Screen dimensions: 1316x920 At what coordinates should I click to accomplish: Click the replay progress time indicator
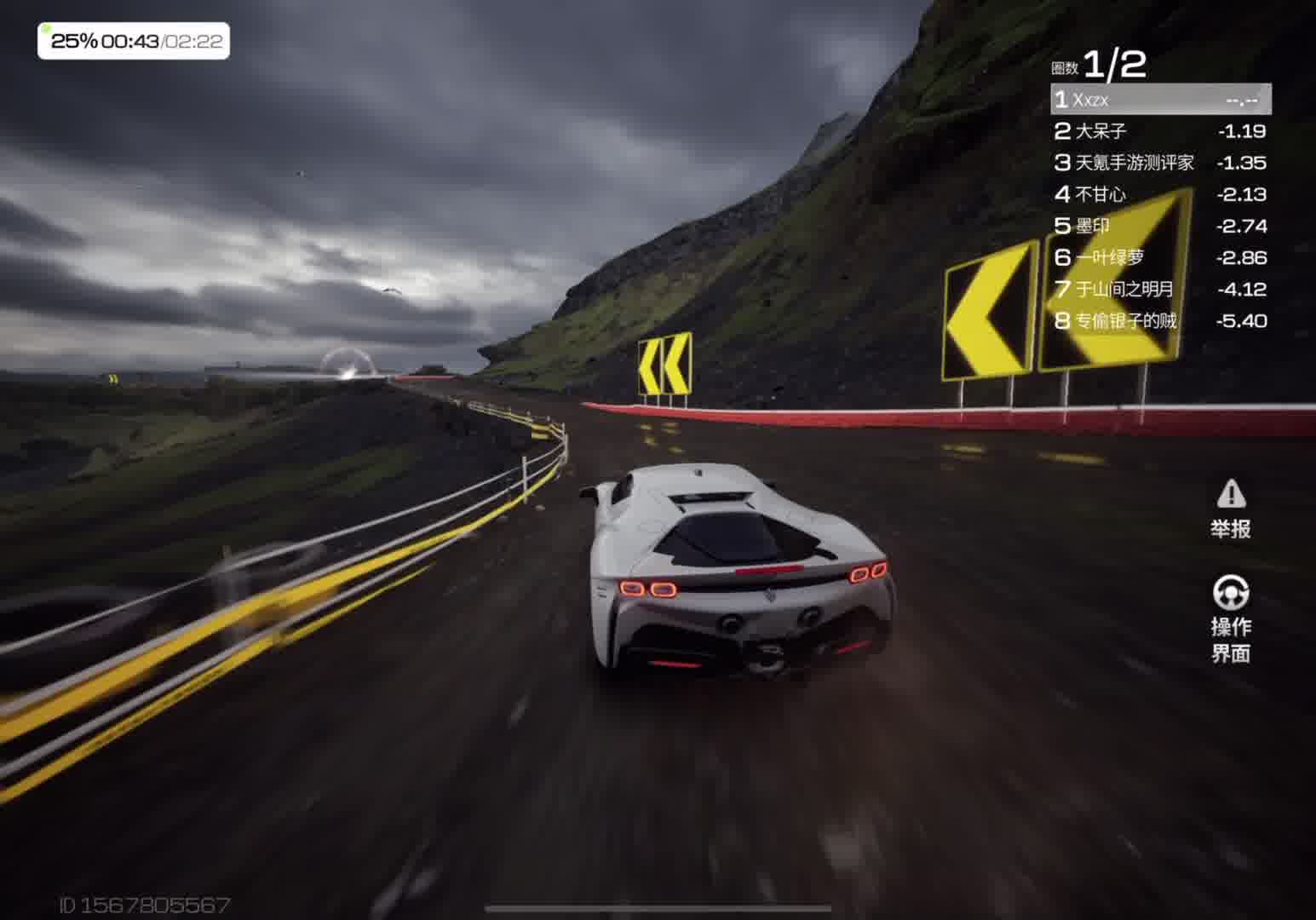tap(134, 41)
